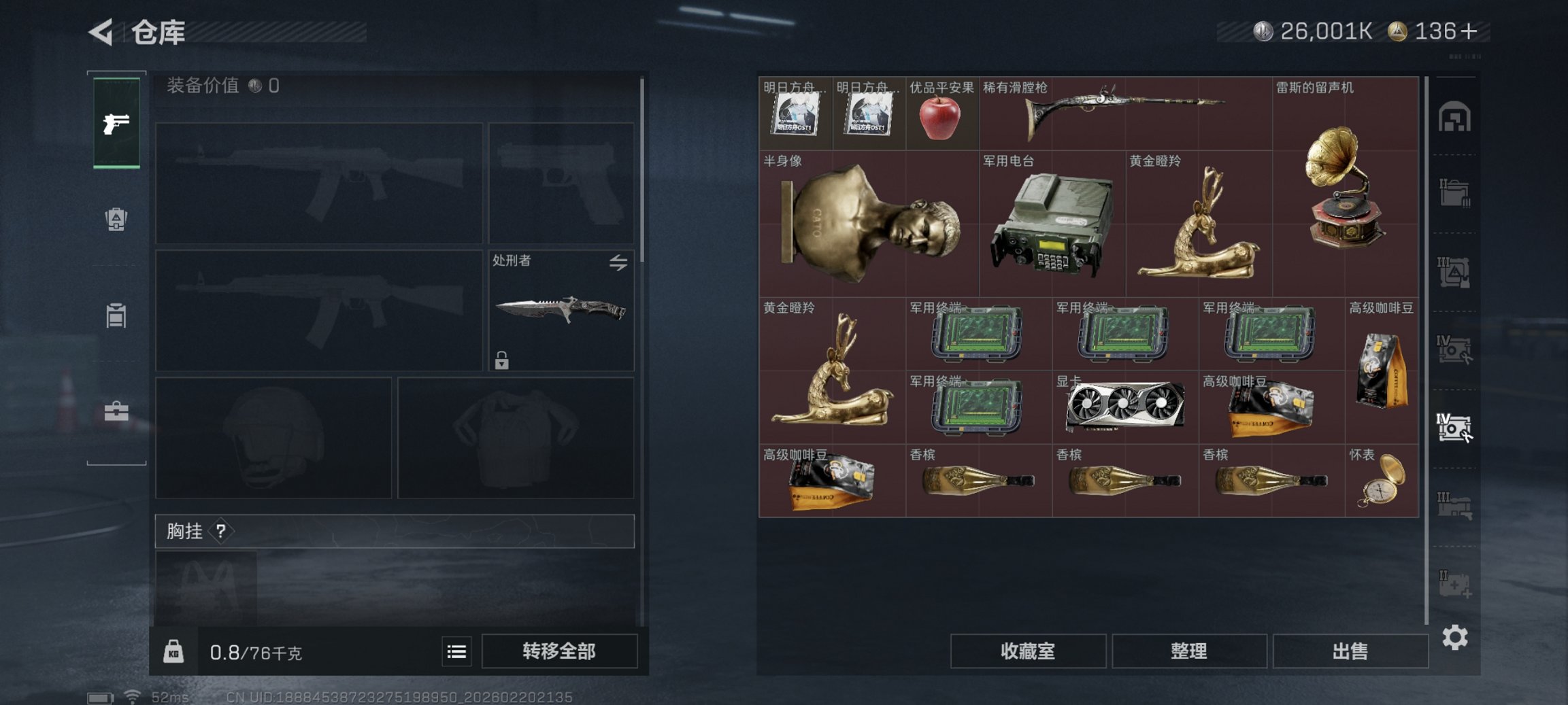The image size is (1568, 705).
Task: Select the tactical vest tab on left sidebar
Action: pos(117,315)
